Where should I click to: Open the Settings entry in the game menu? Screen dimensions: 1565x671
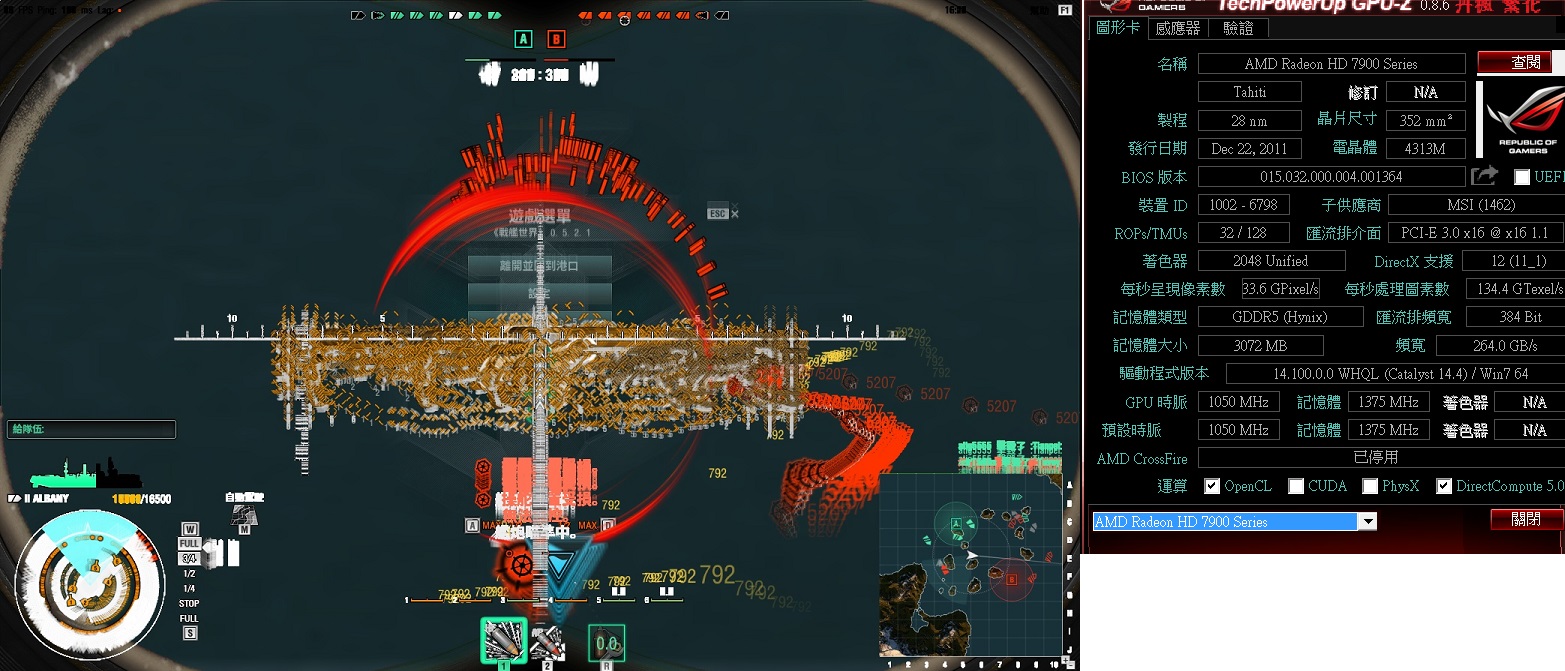(x=540, y=294)
